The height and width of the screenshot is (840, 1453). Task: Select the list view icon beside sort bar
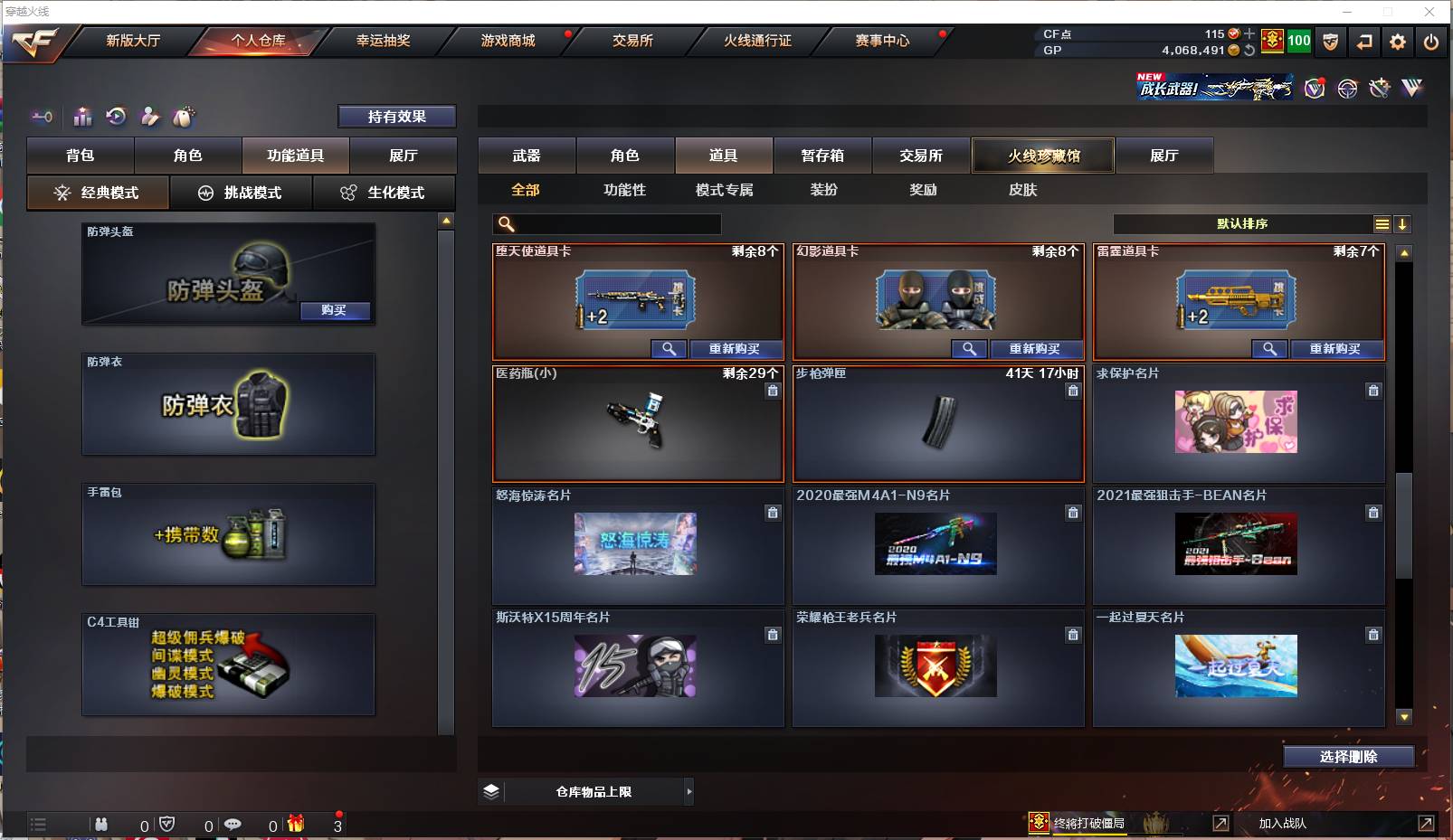click(x=1383, y=223)
